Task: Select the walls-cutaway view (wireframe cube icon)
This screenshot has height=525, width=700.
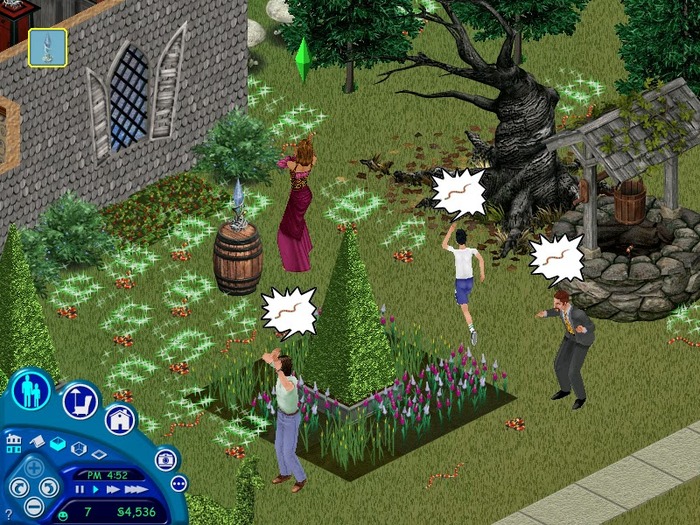Action: 79,448
